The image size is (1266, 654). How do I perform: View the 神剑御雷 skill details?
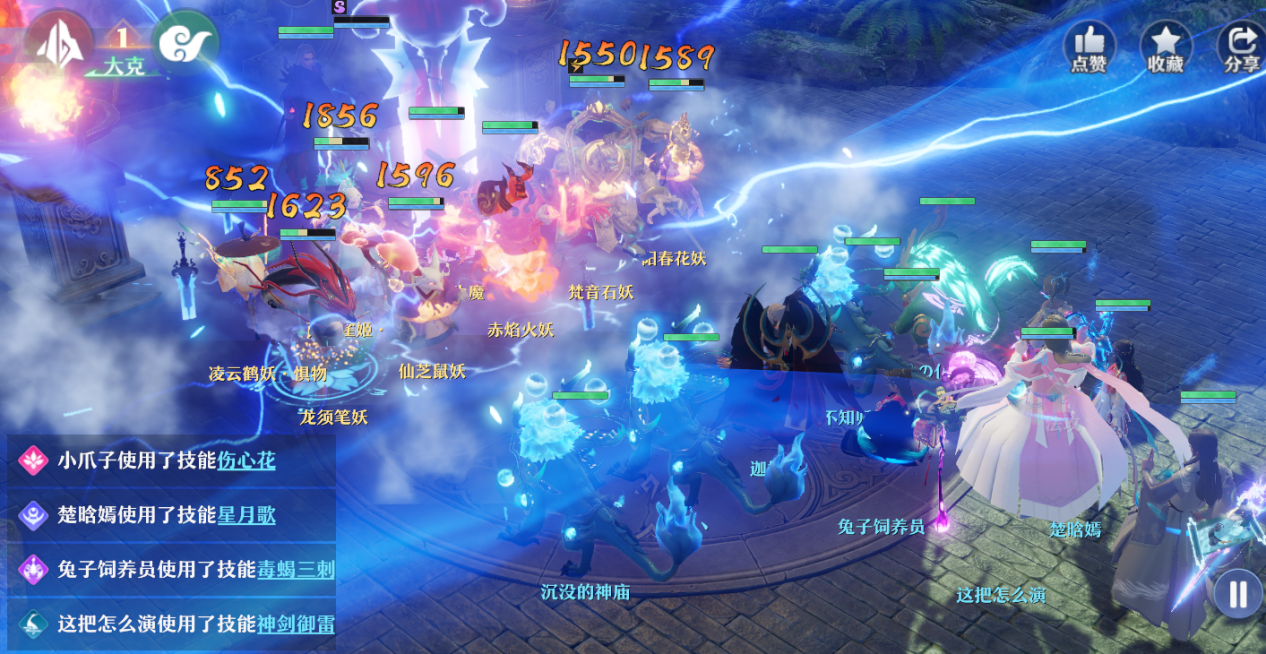tap(296, 624)
